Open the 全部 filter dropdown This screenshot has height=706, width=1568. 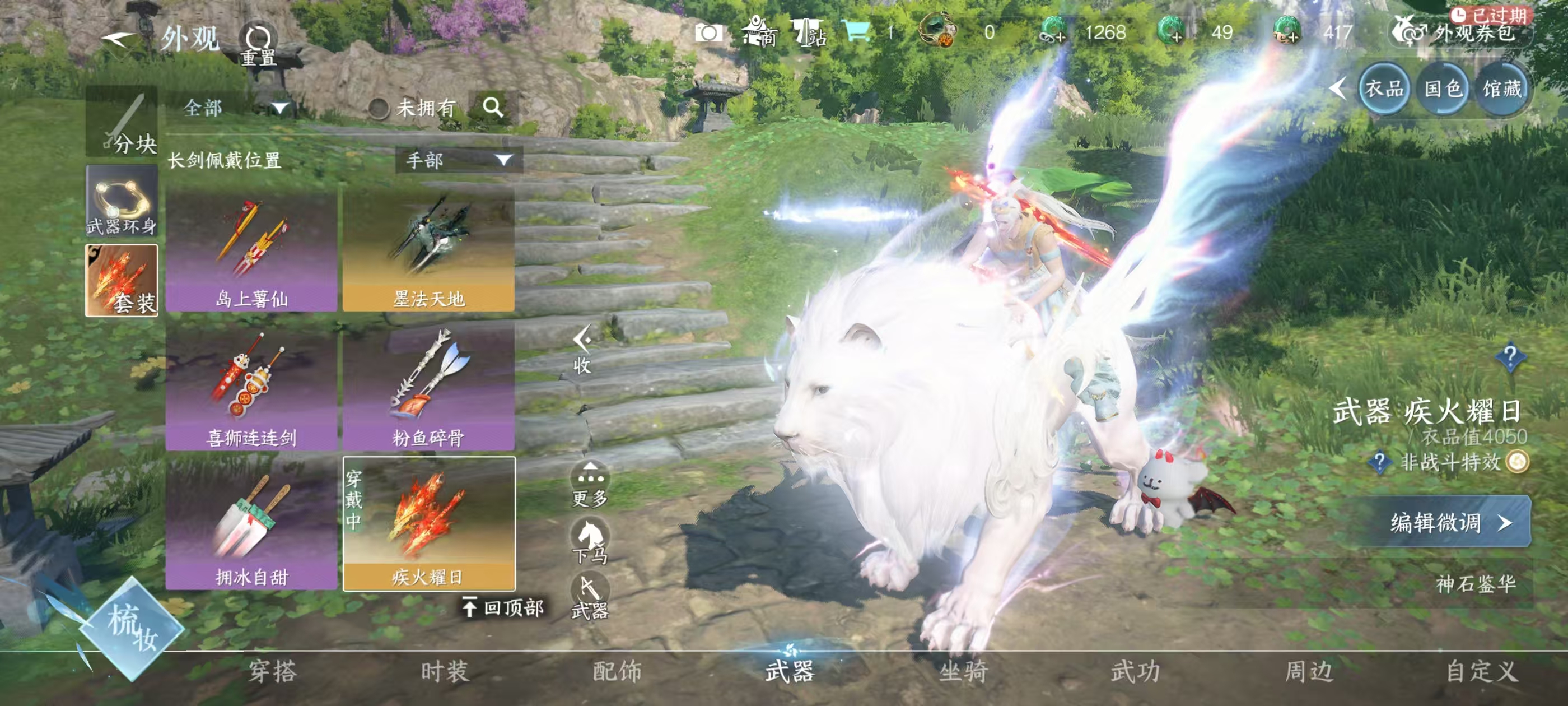click(234, 109)
